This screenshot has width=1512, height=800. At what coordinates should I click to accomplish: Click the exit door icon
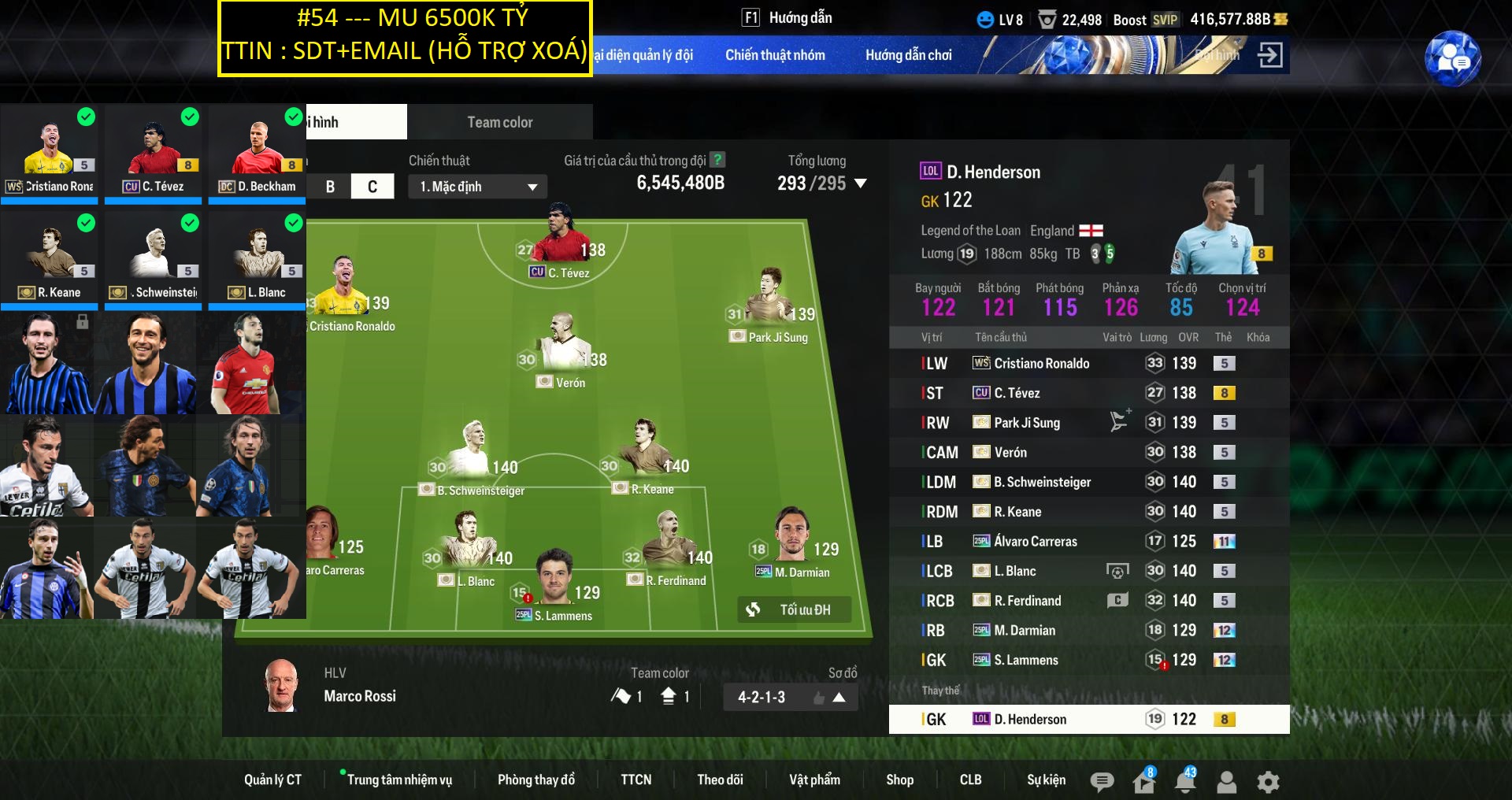pyautogui.click(x=1269, y=55)
